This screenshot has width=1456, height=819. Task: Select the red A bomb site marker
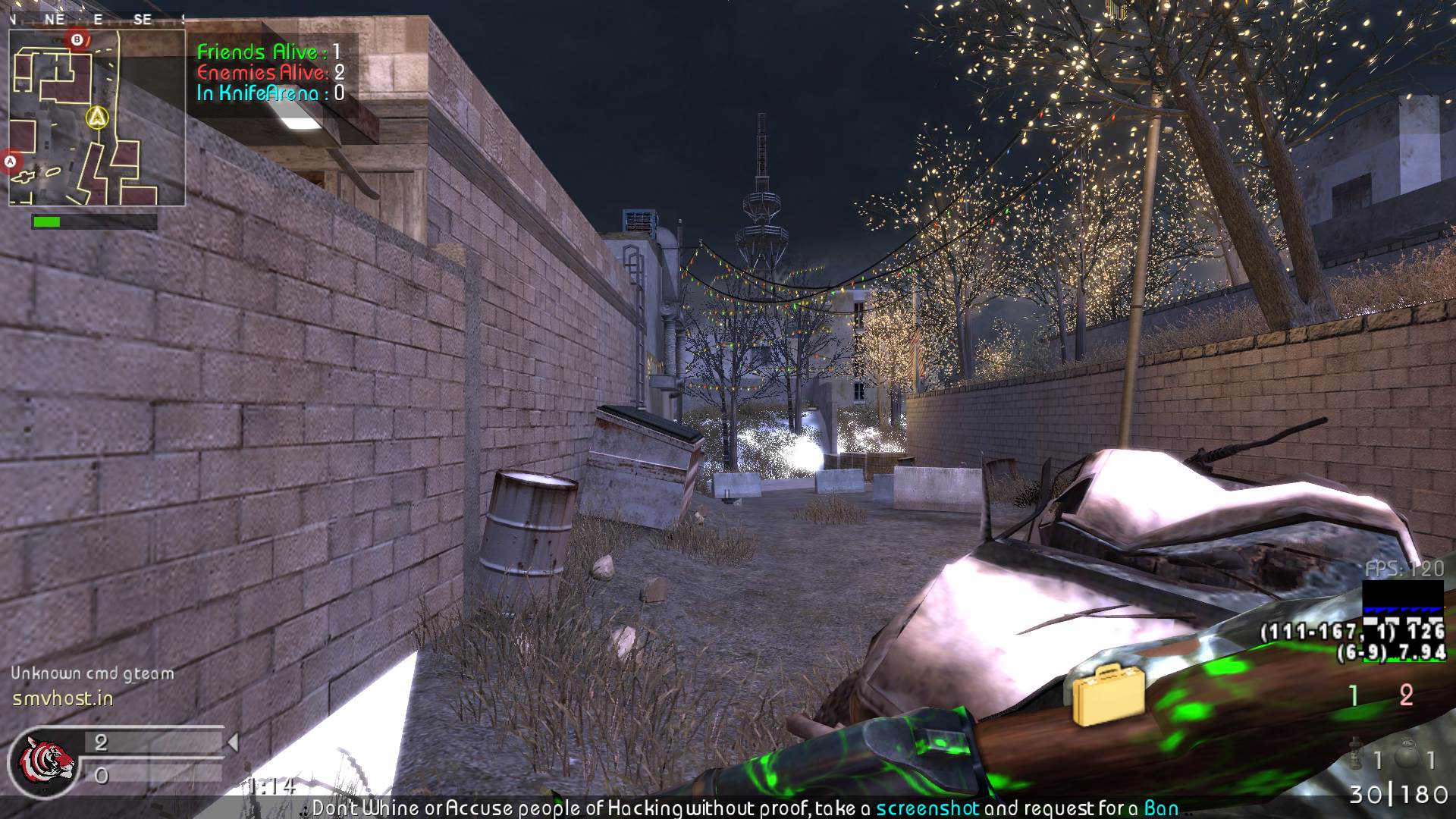[x=11, y=162]
